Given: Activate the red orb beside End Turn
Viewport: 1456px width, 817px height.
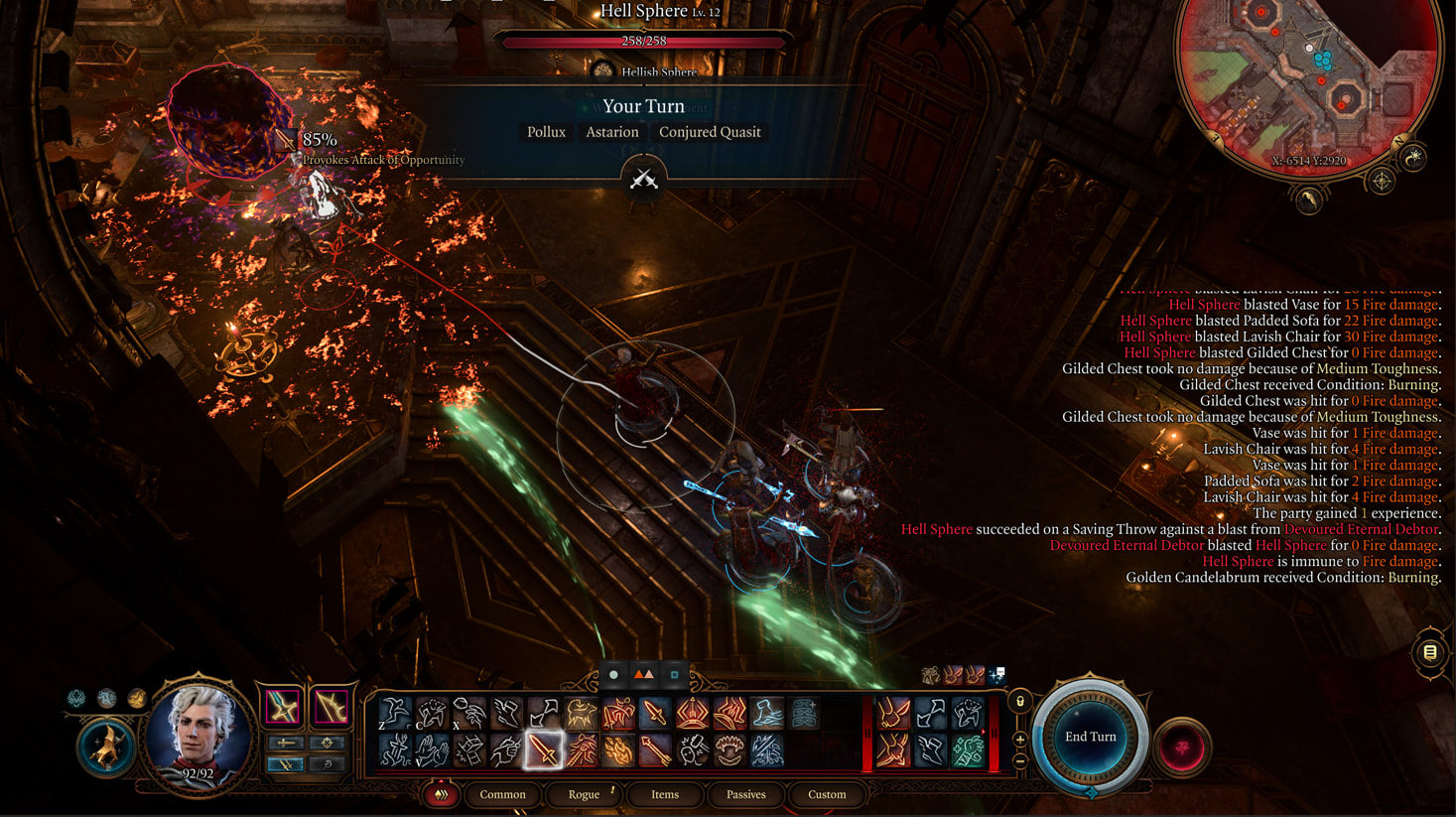Looking at the screenshot, I should click(x=1181, y=748).
